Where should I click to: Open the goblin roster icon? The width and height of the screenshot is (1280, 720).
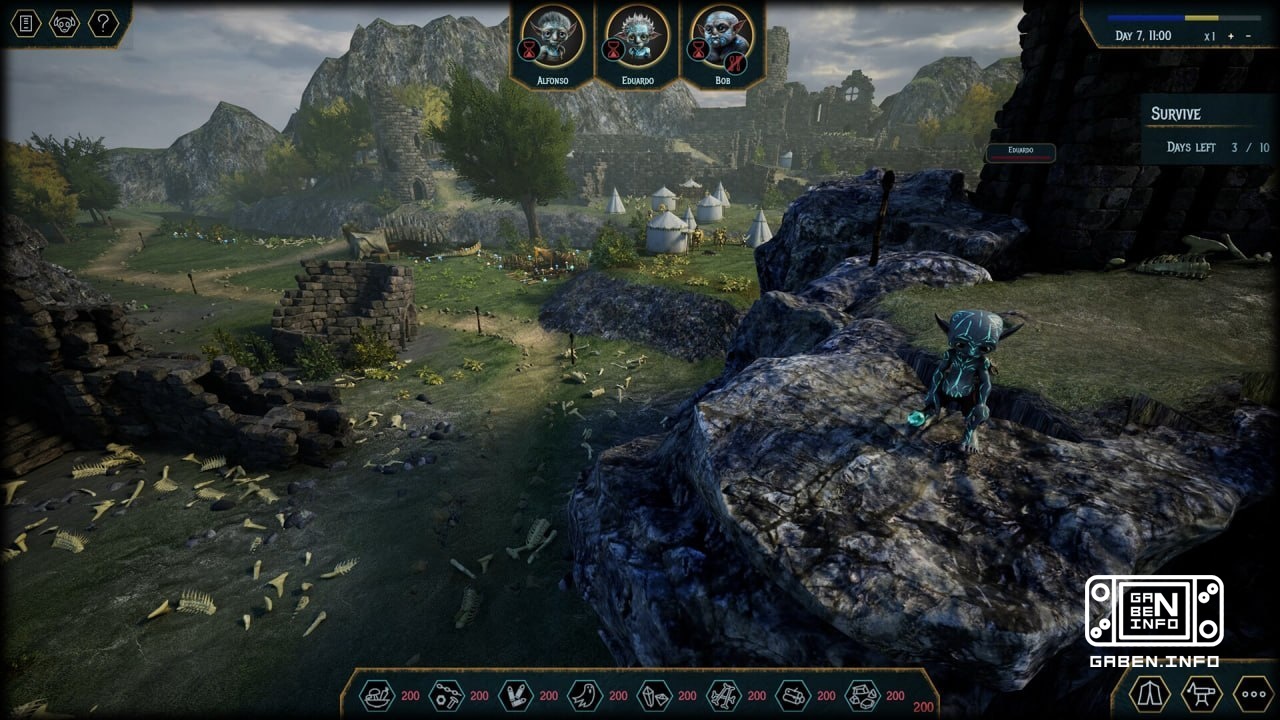pos(65,23)
